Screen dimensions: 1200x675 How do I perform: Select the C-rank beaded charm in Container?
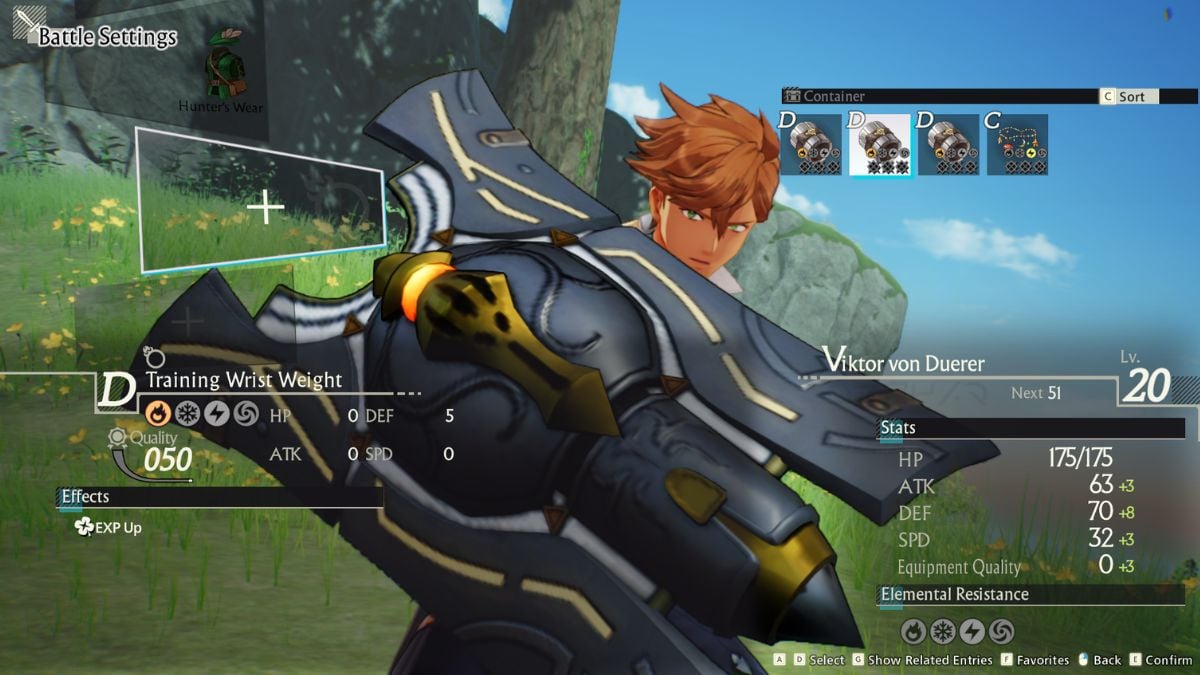point(1018,145)
